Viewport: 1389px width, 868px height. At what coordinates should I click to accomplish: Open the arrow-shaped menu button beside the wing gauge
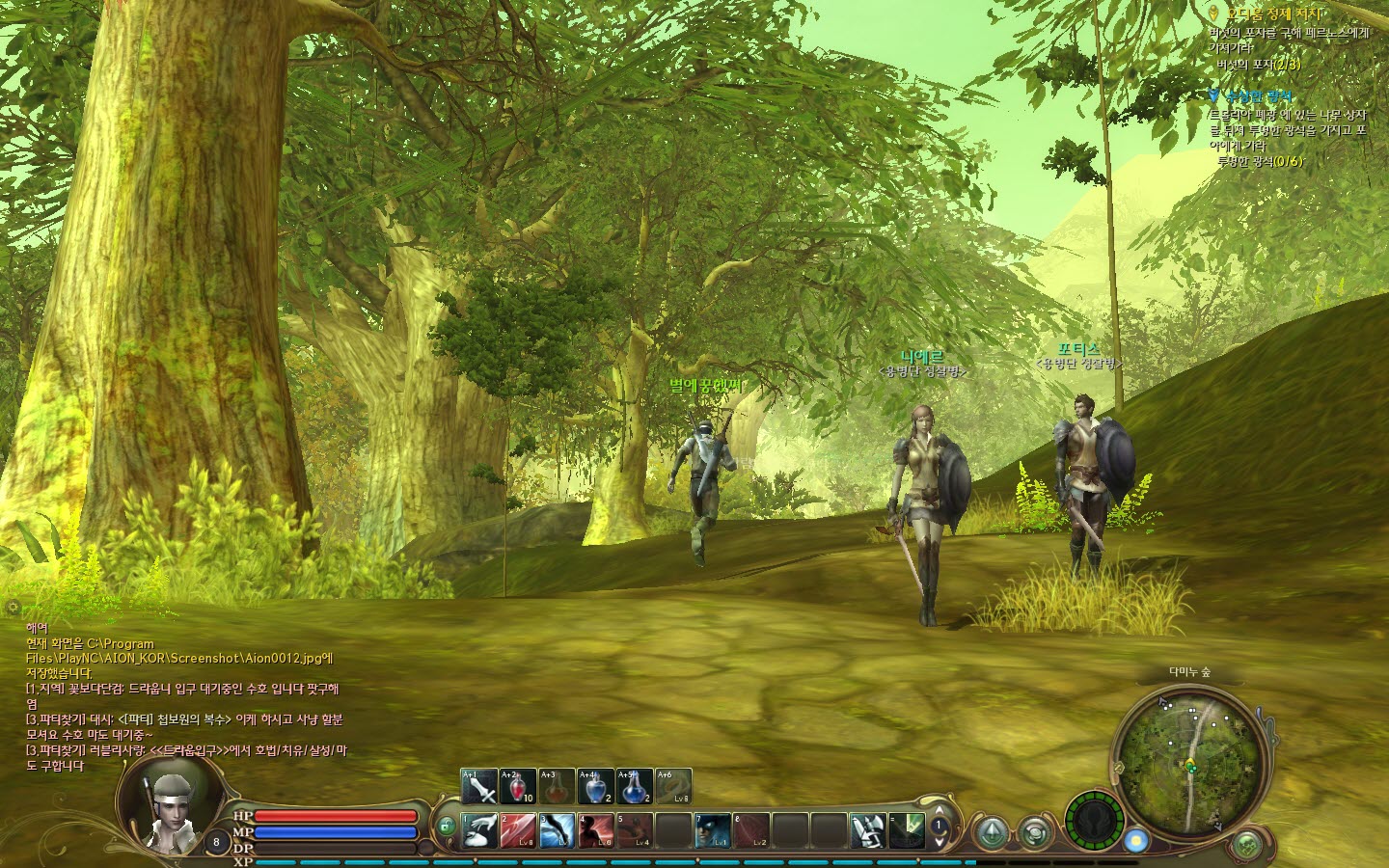[991, 832]
